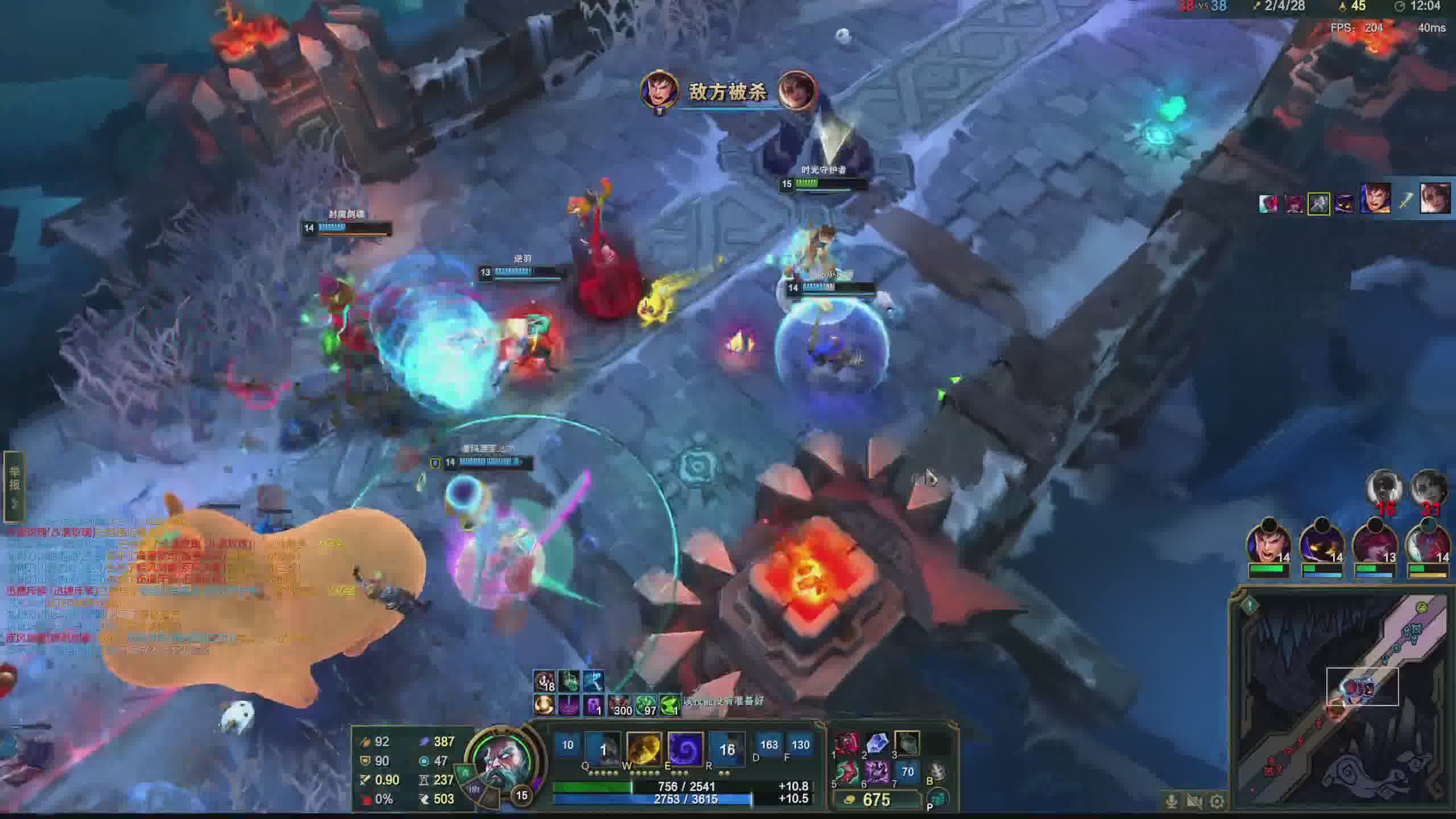Click the gold-ring buff icon above abilities
The image size is (1456, 819).
tap(544, 706)
